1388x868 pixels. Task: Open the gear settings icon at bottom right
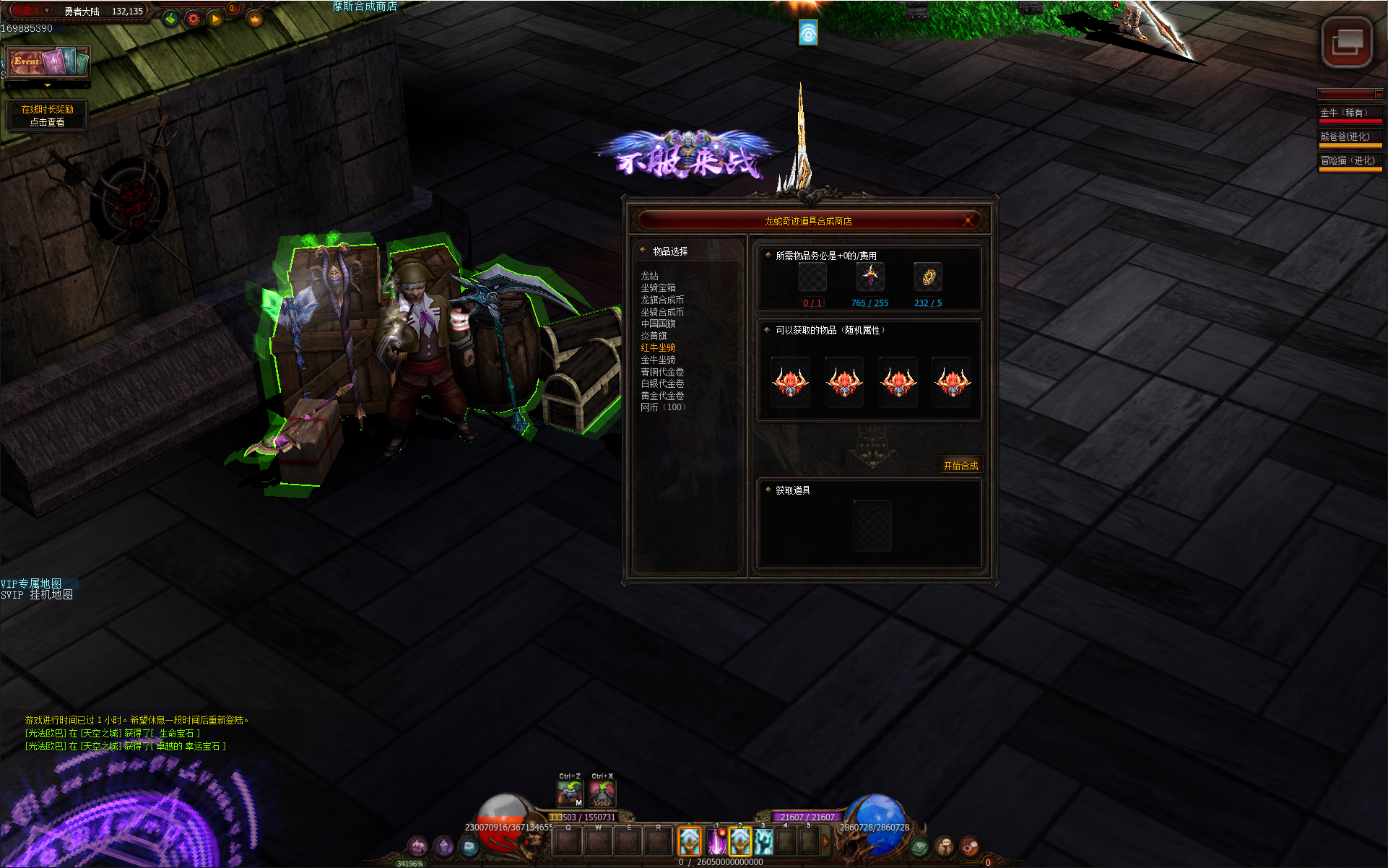tap(969, 846)
